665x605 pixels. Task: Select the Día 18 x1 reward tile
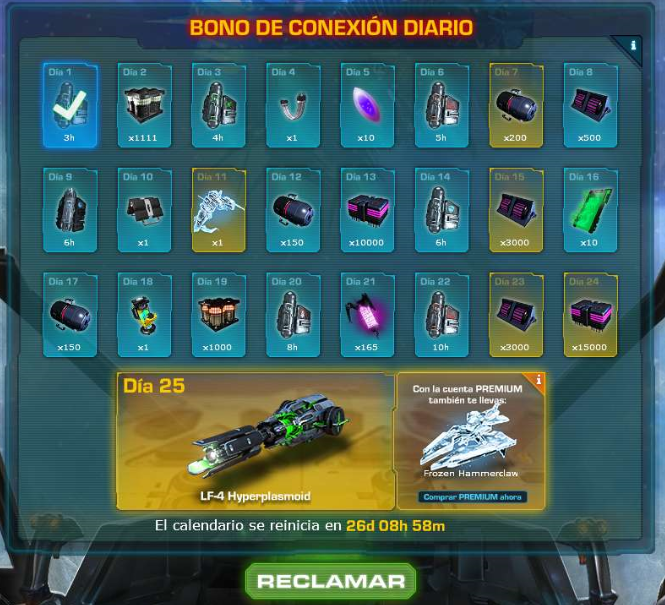point(144,315)
